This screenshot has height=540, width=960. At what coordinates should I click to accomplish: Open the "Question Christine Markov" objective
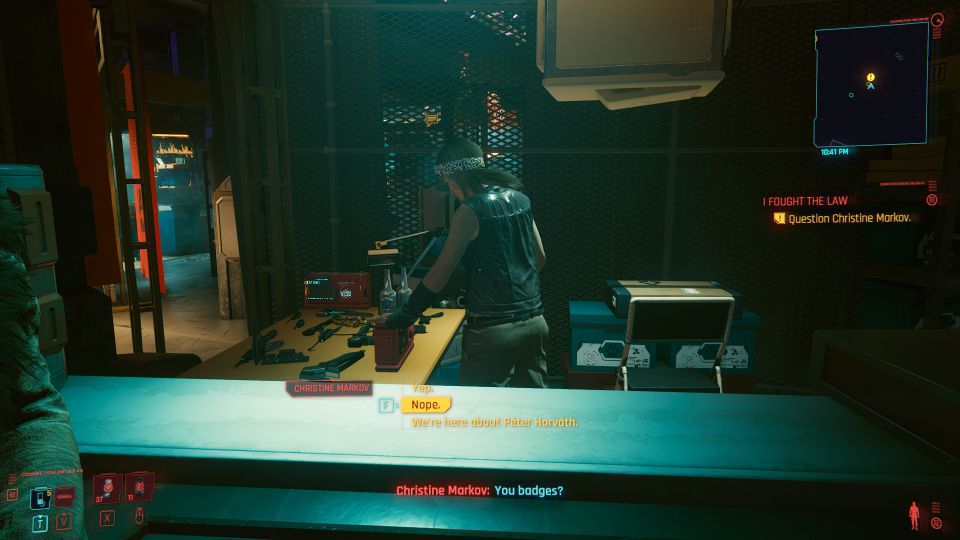(x=849, y=218)
